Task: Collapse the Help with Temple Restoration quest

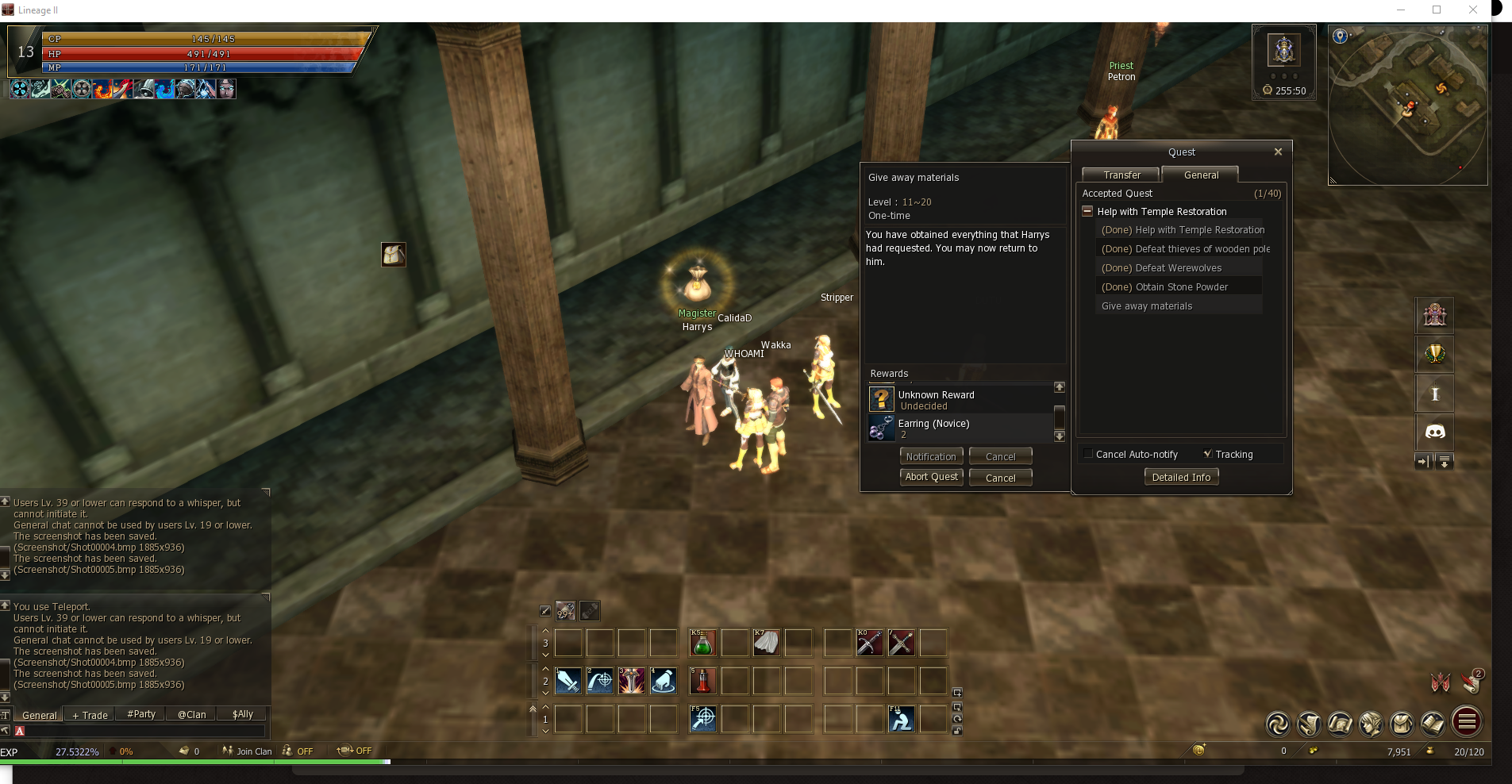Action: 1087,211
